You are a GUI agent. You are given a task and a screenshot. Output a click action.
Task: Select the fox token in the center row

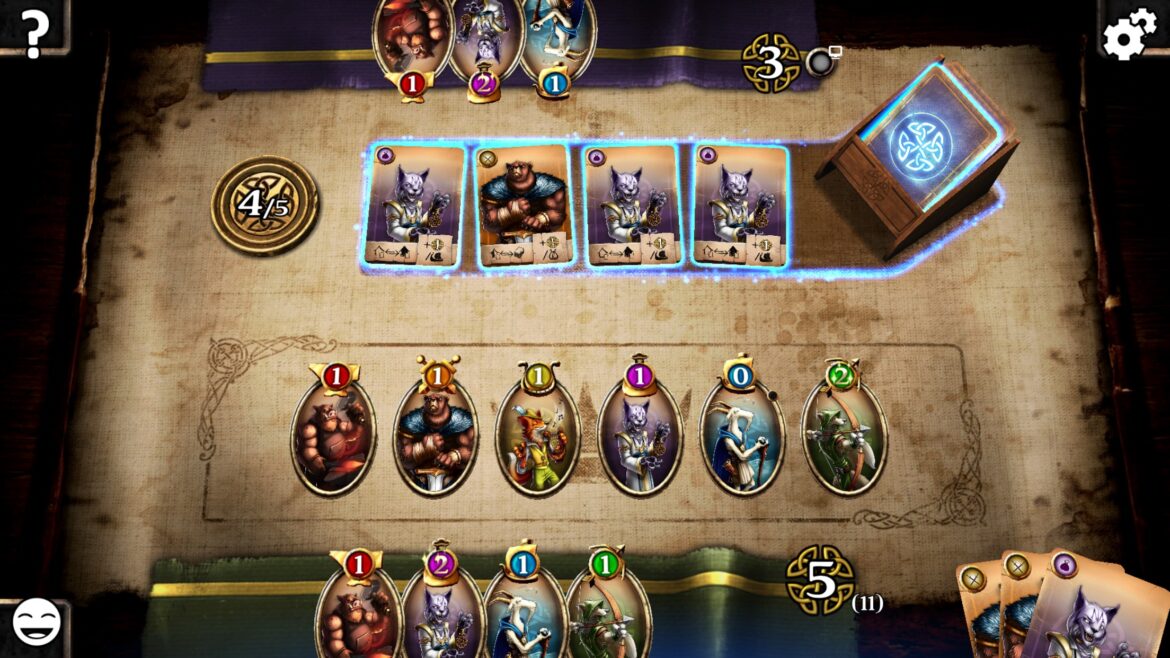point(538,437)
